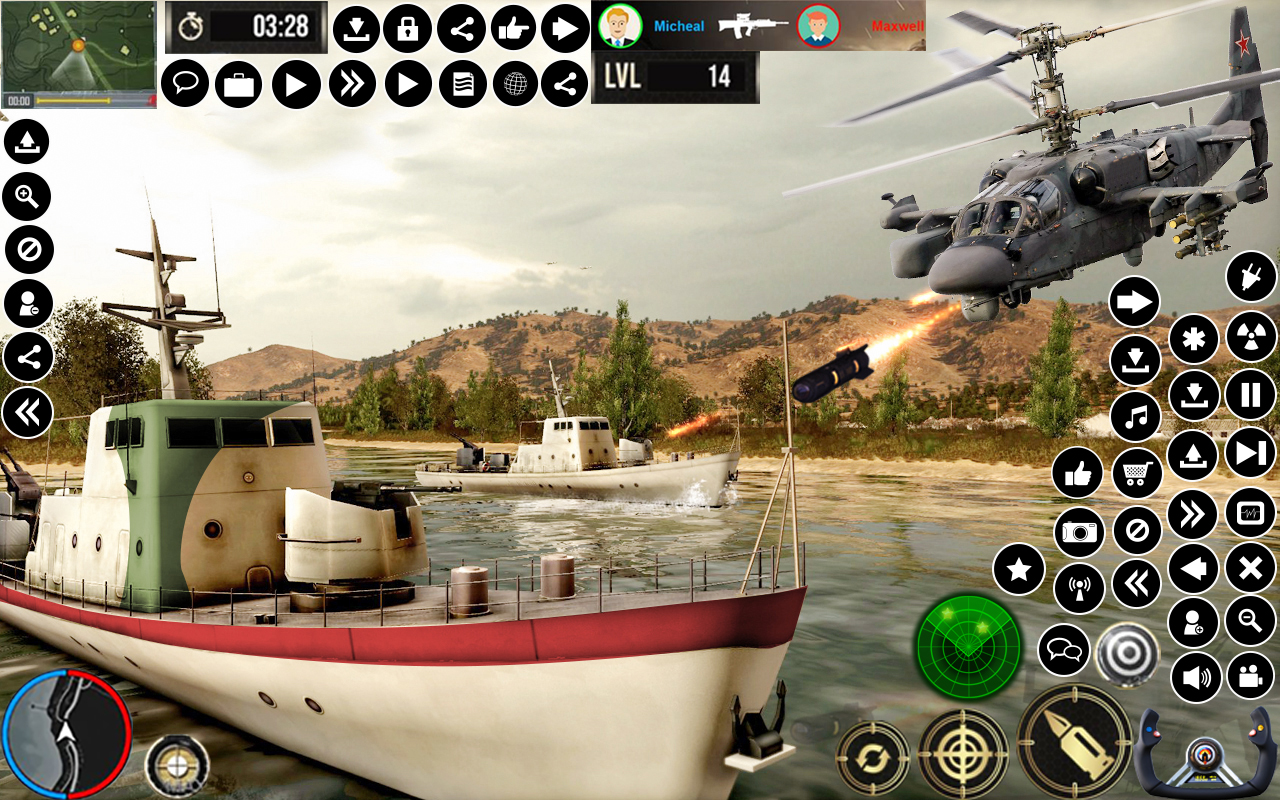Select Micheal's profile avatar

point(619,25)
